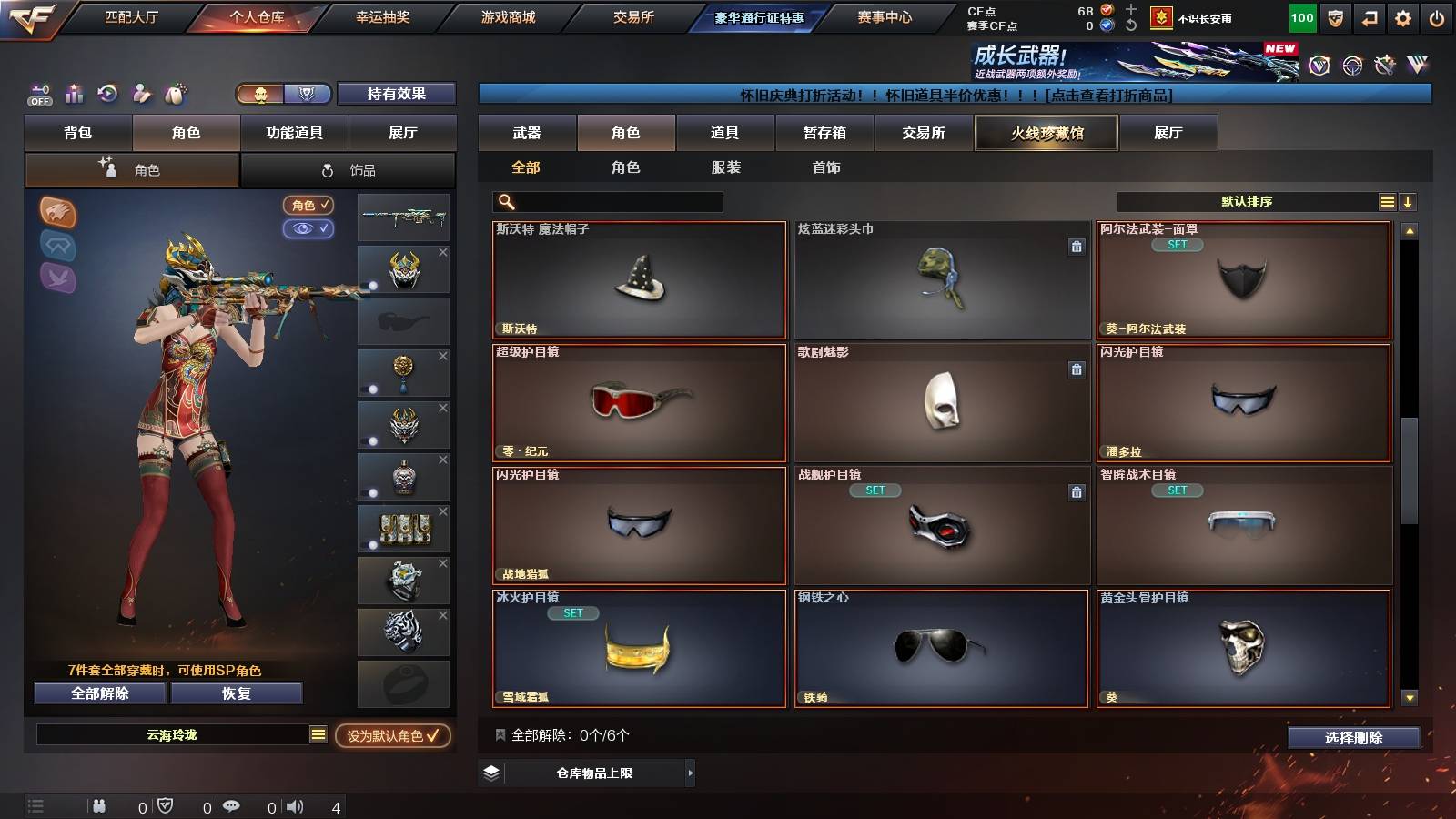Click the bar-chart statistics icon in left toolbar
1456x819 pixels.
coord(75,94)
